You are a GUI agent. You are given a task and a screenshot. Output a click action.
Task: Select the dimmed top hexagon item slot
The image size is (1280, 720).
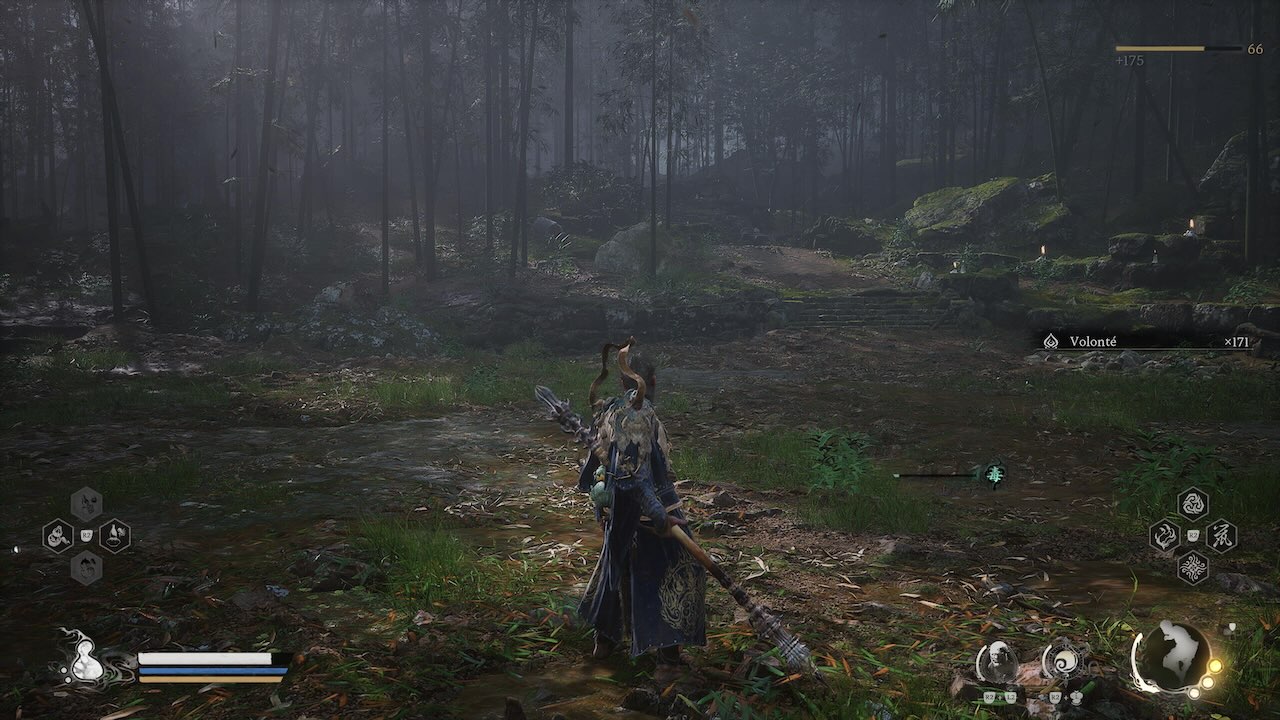click(x=86, y=504)
